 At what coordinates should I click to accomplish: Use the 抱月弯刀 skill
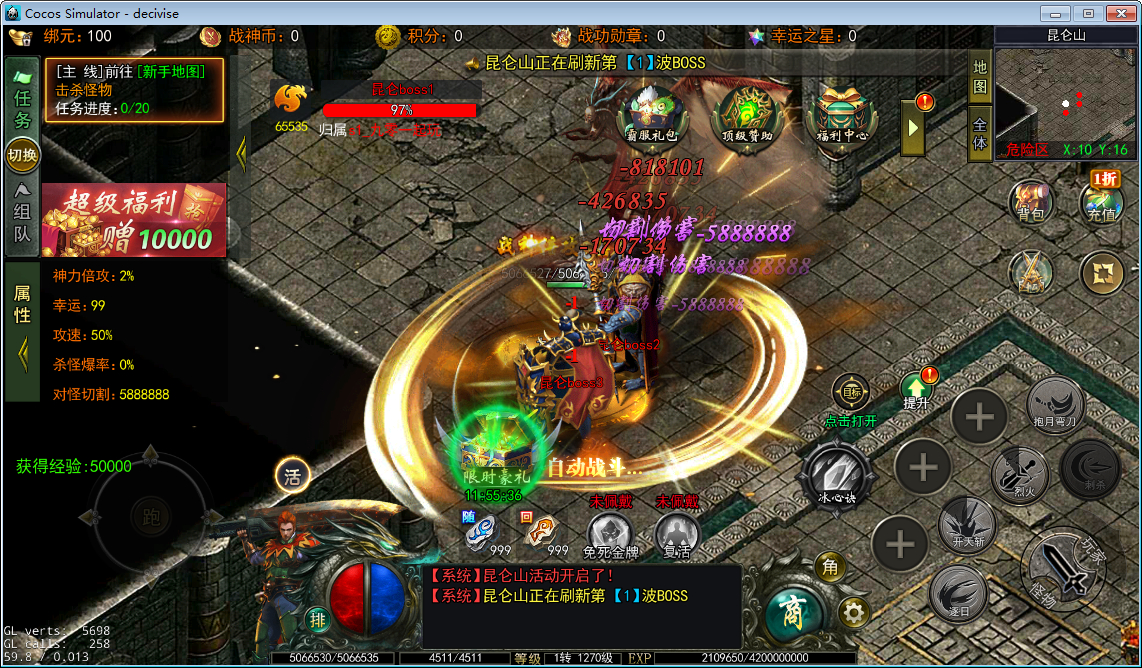click(x=1056, y=405)
